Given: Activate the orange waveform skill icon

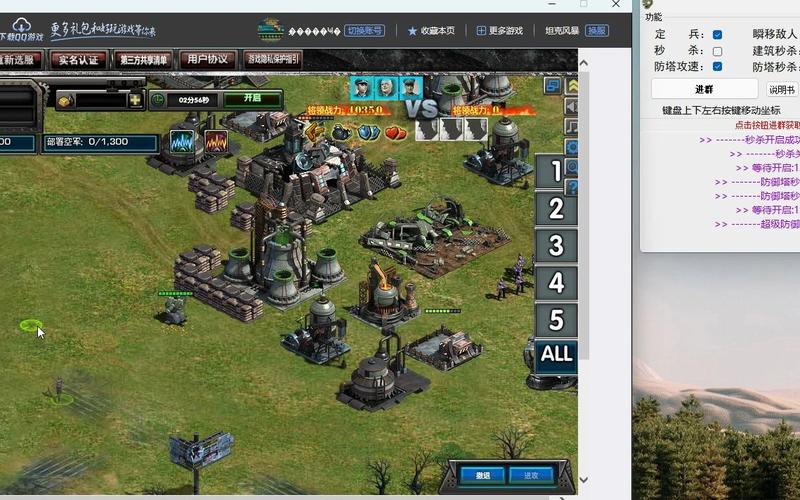Looking at the screenshot, I should 215,141.
